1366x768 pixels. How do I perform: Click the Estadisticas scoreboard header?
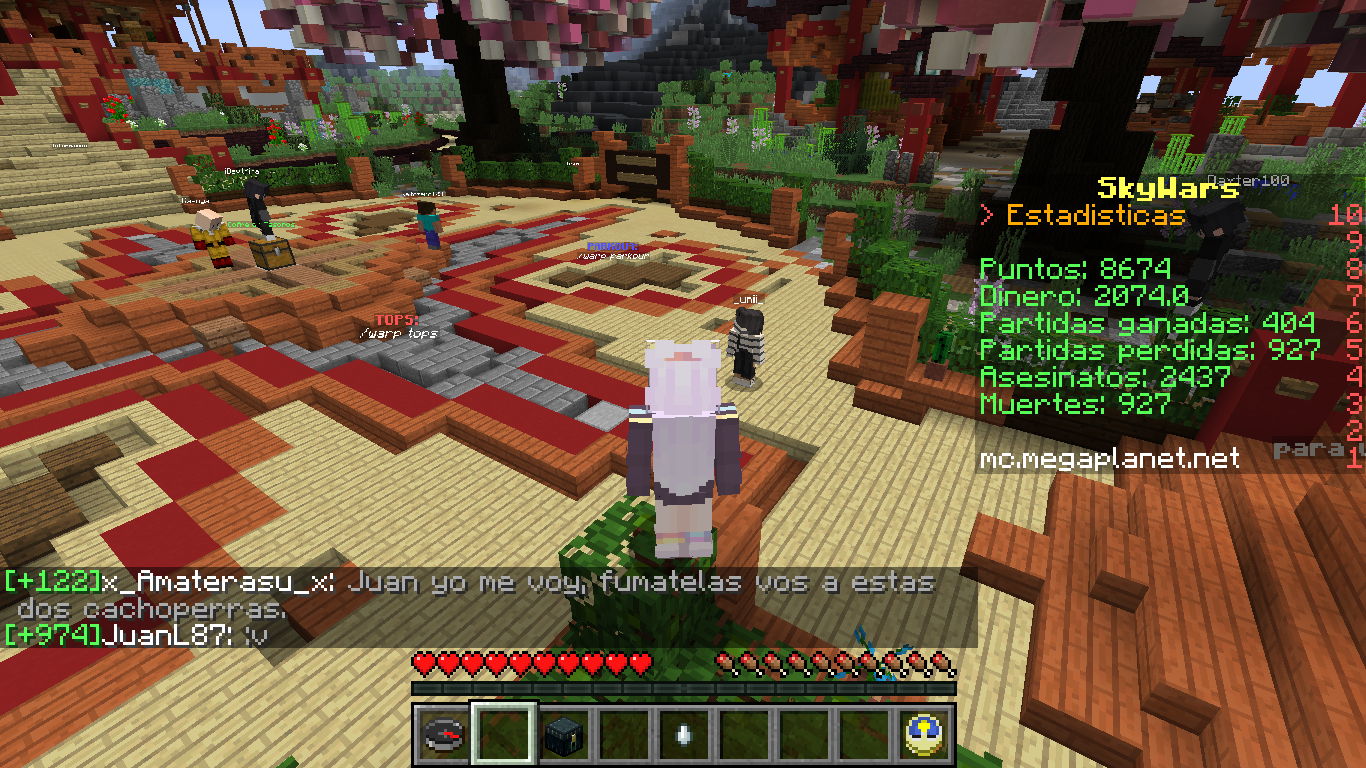[x=1095, y=215]
